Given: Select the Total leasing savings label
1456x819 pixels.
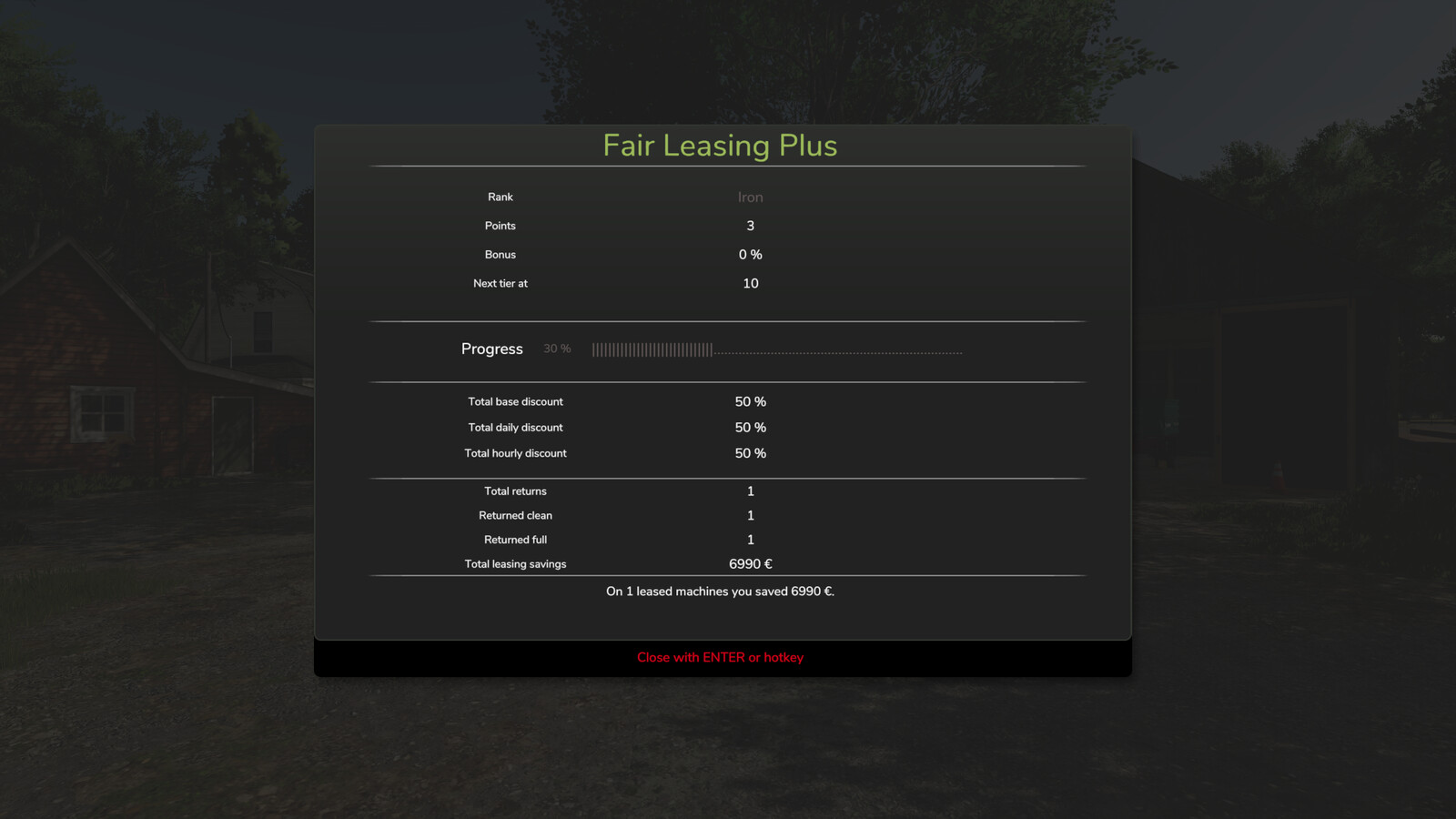Looking at the screenshot, I should (515, 563).
